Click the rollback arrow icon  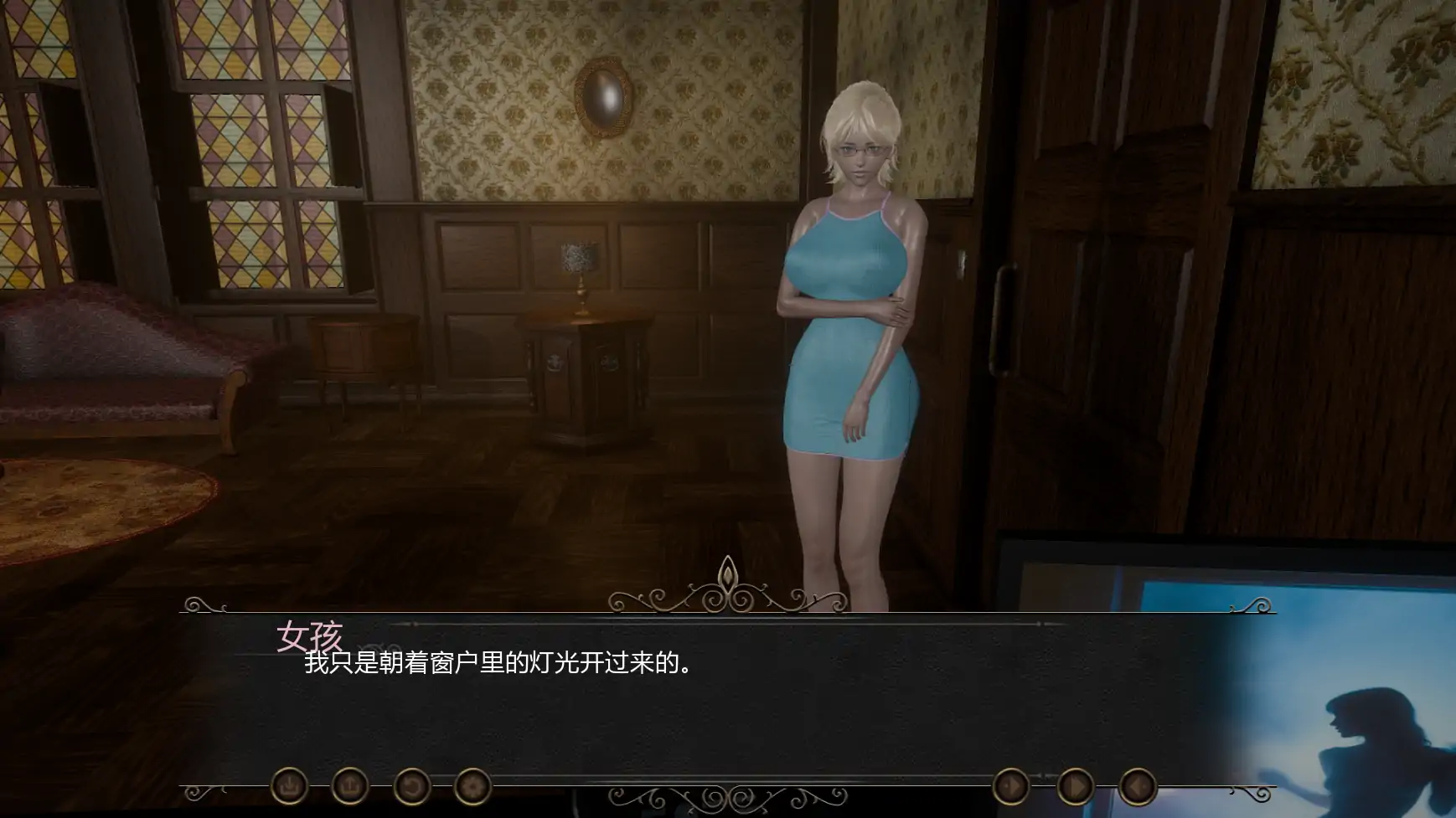(412, 785)
